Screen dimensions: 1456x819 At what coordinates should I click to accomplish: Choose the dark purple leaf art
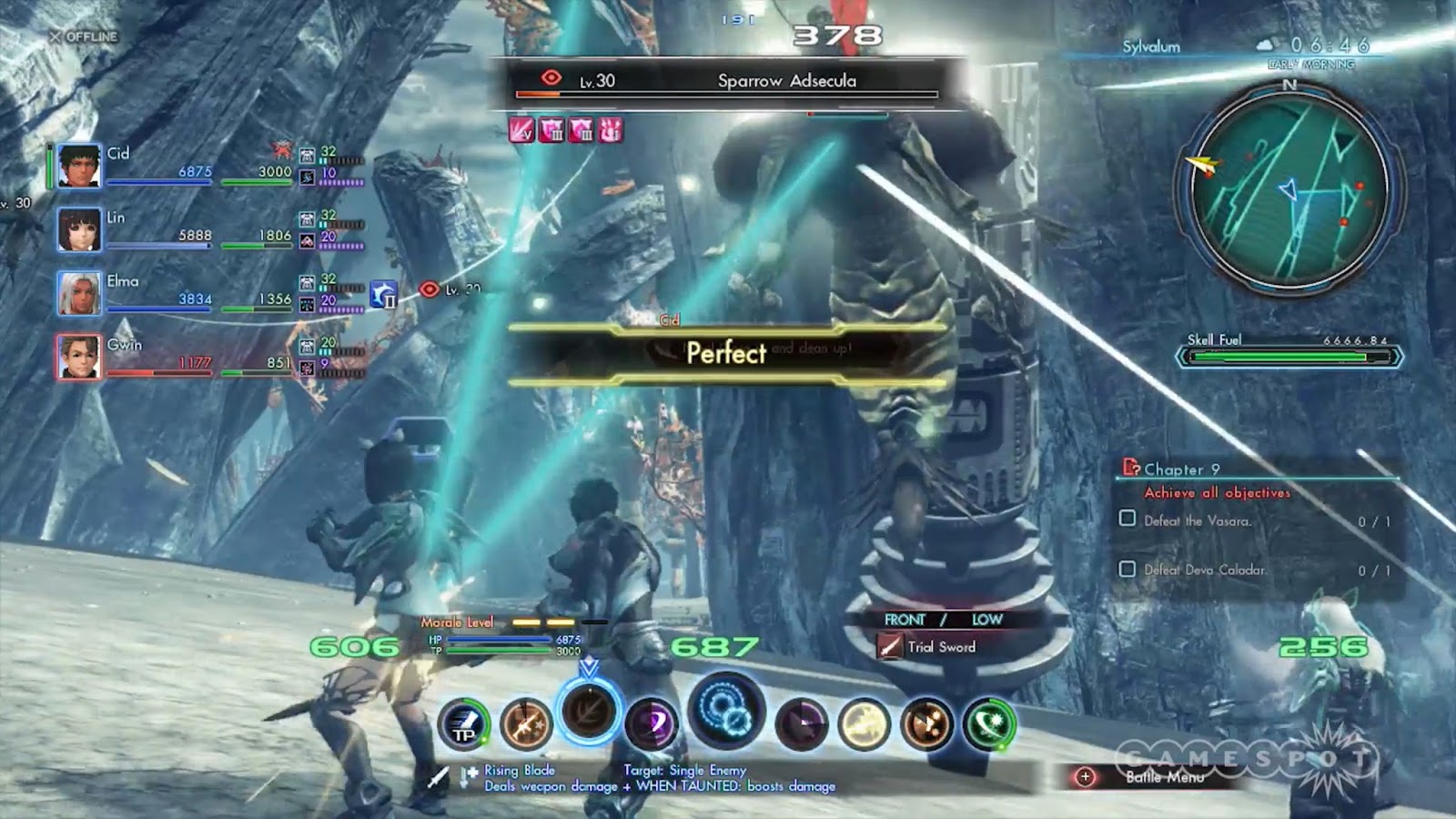pyautogui.click(x=802, y=725)
